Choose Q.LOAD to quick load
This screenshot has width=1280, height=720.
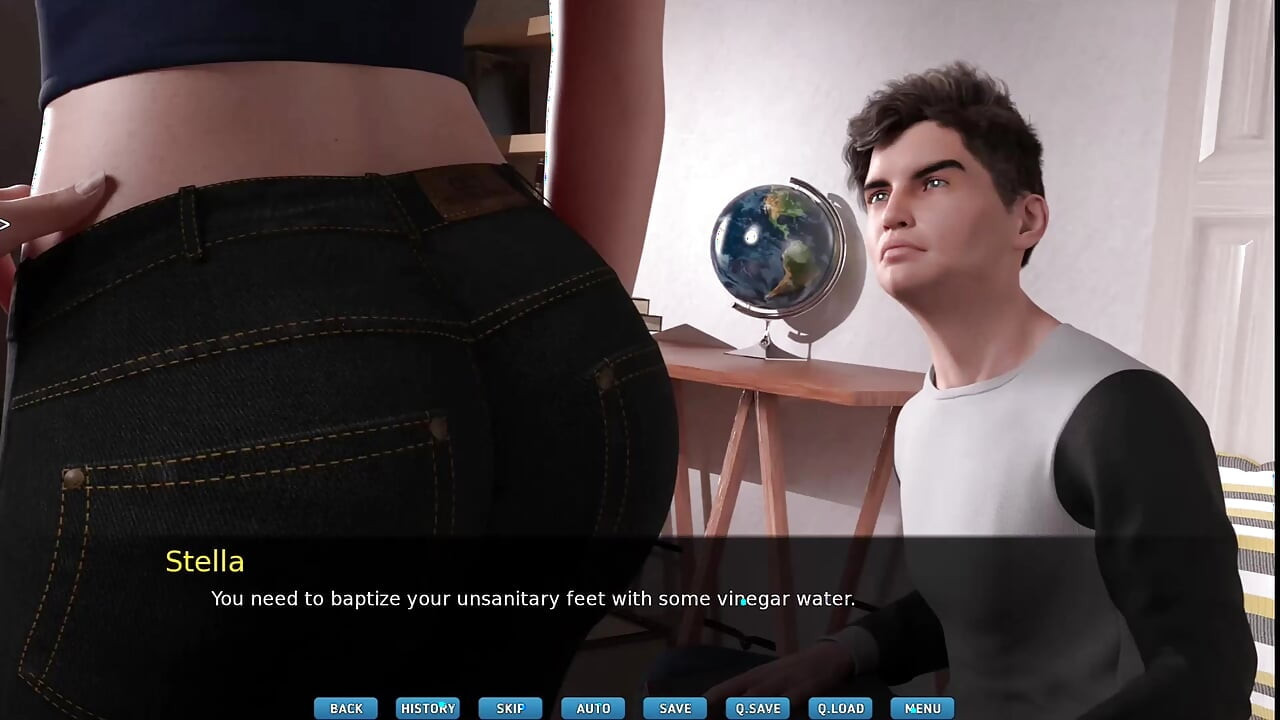(x=840, y=708)
